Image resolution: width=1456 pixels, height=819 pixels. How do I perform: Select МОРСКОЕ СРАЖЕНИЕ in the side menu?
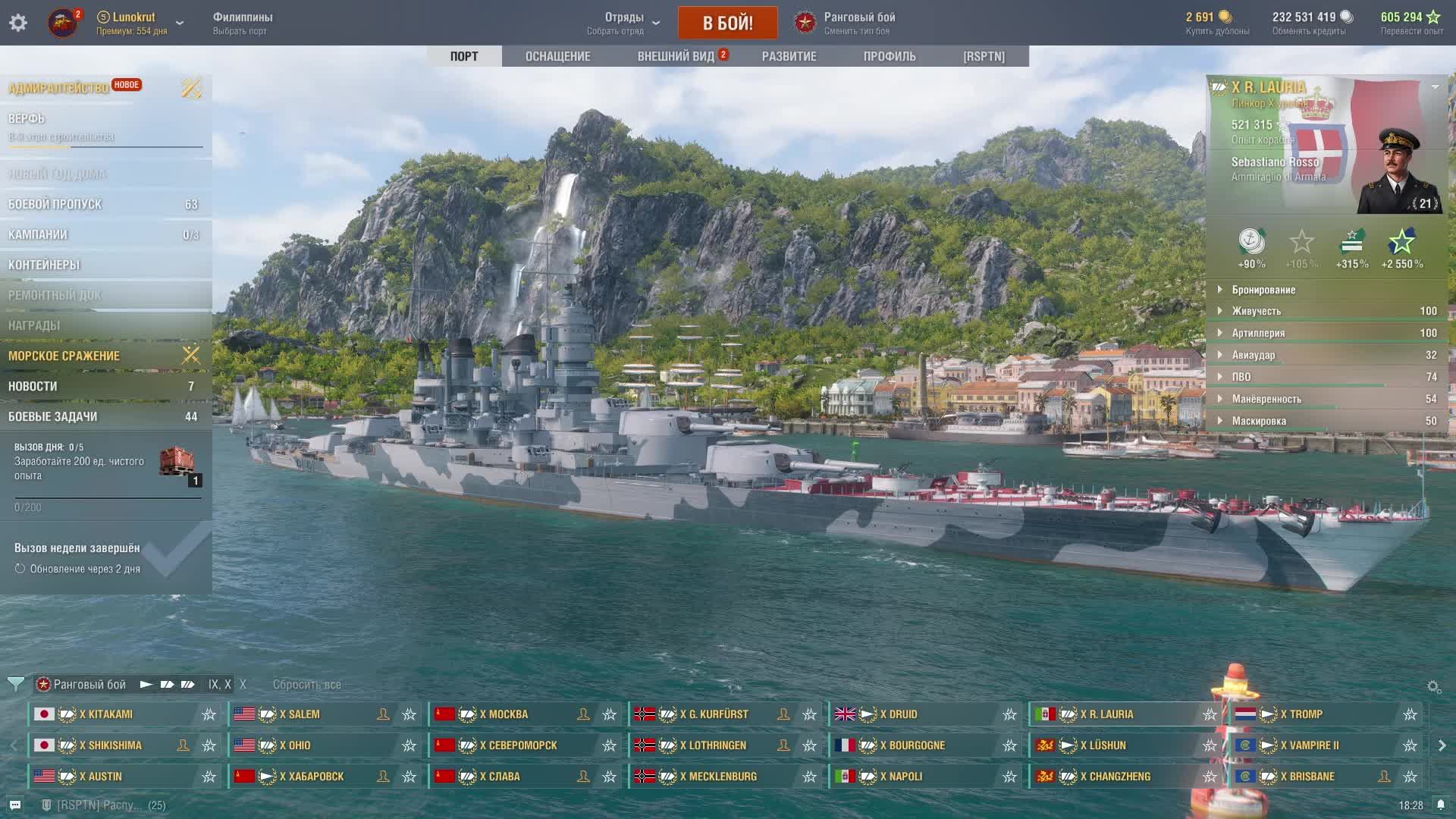(64, 356)
